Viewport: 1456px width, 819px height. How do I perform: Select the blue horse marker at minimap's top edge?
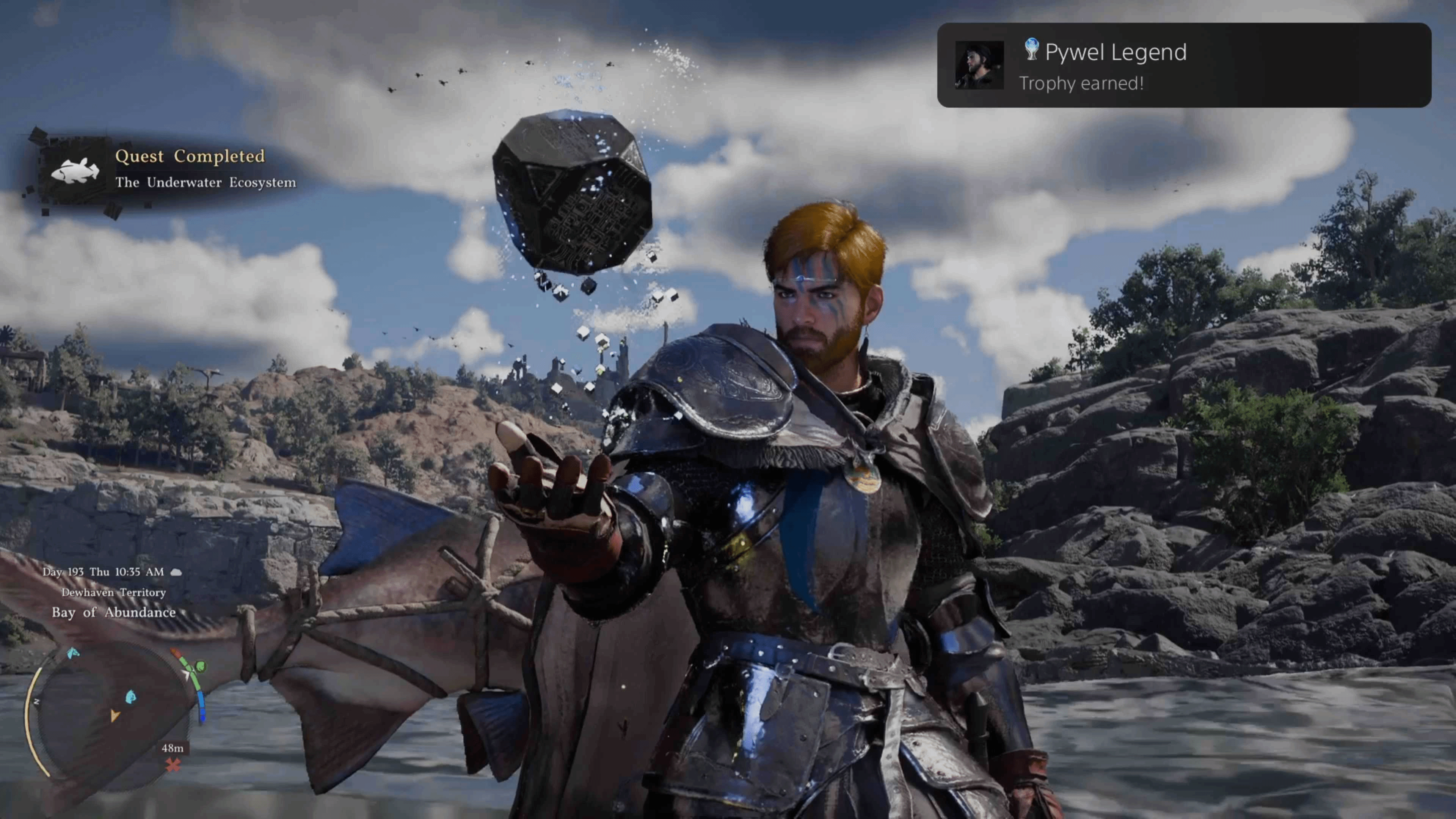73,653
